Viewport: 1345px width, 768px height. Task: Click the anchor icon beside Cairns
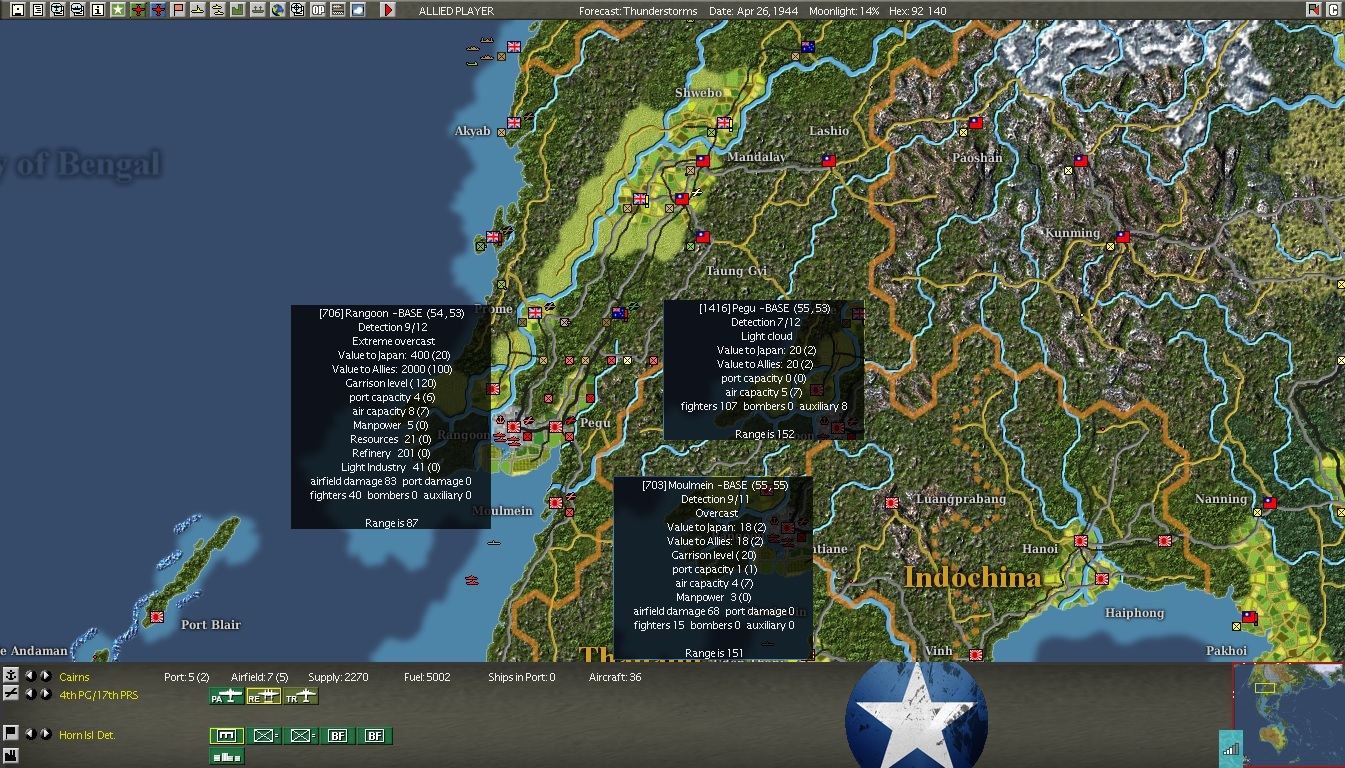point(11,677)
